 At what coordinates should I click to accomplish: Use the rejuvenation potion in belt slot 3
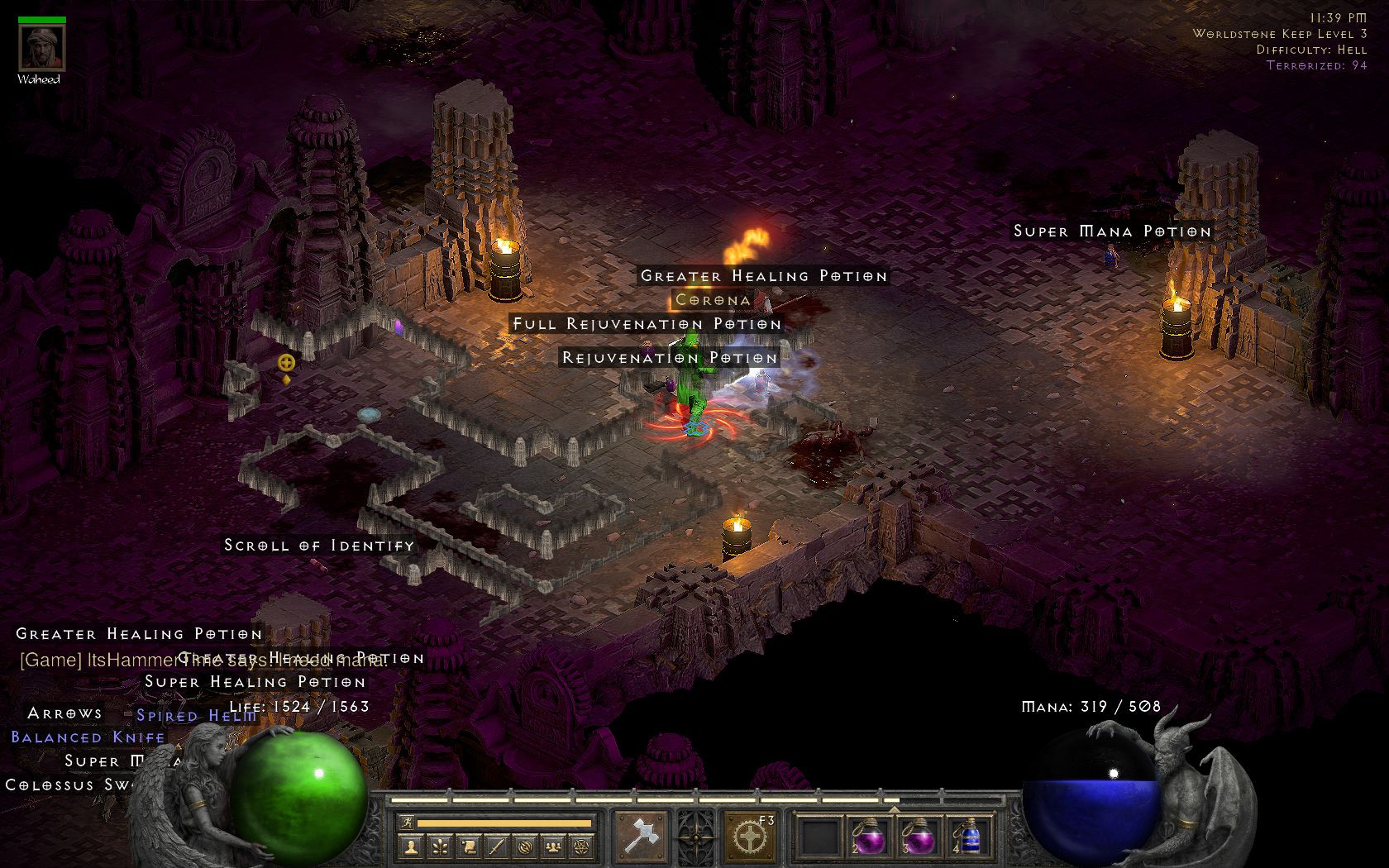click(915, 837)
